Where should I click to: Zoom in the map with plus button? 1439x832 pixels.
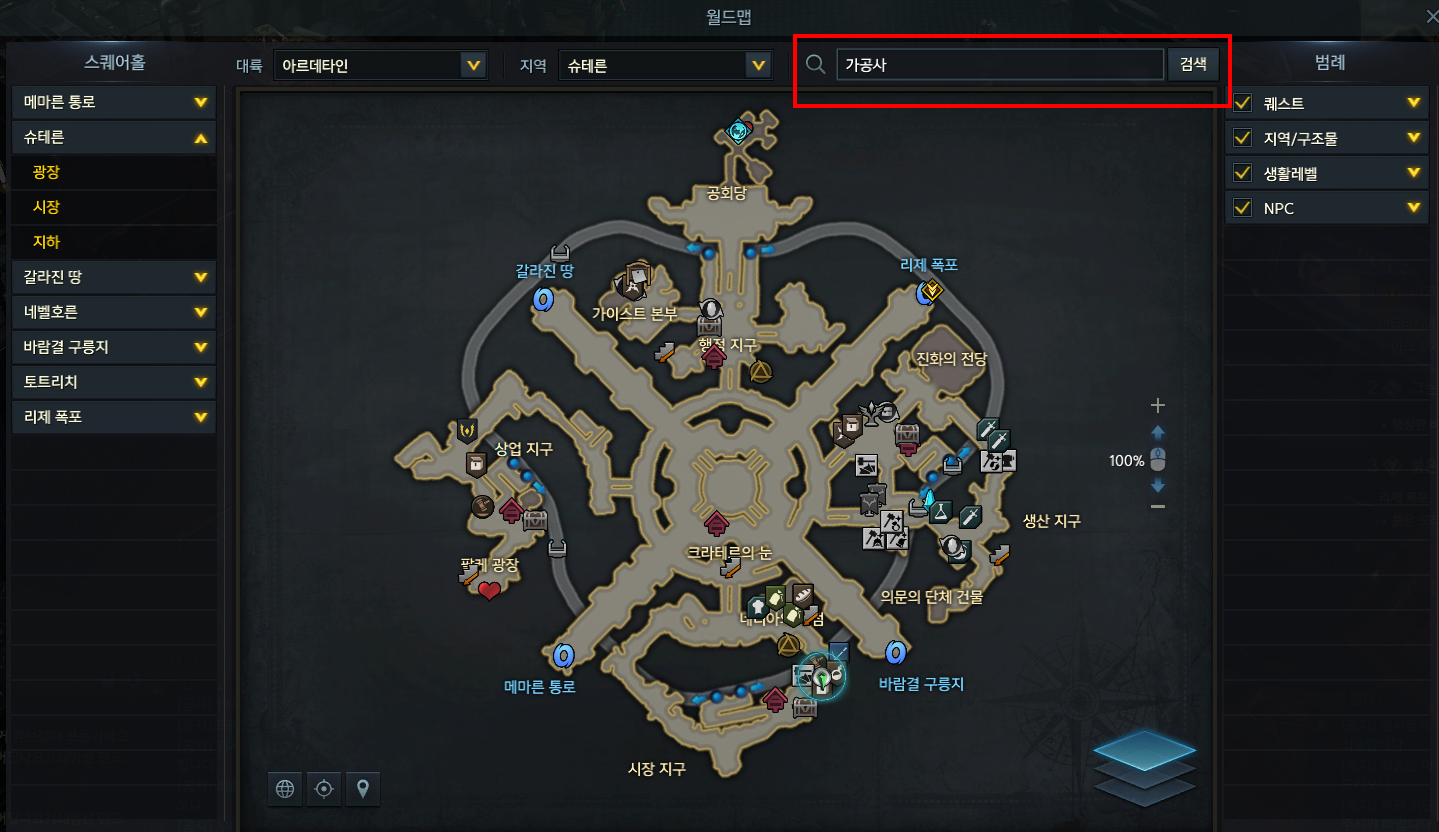click(x=1158, y=406)
